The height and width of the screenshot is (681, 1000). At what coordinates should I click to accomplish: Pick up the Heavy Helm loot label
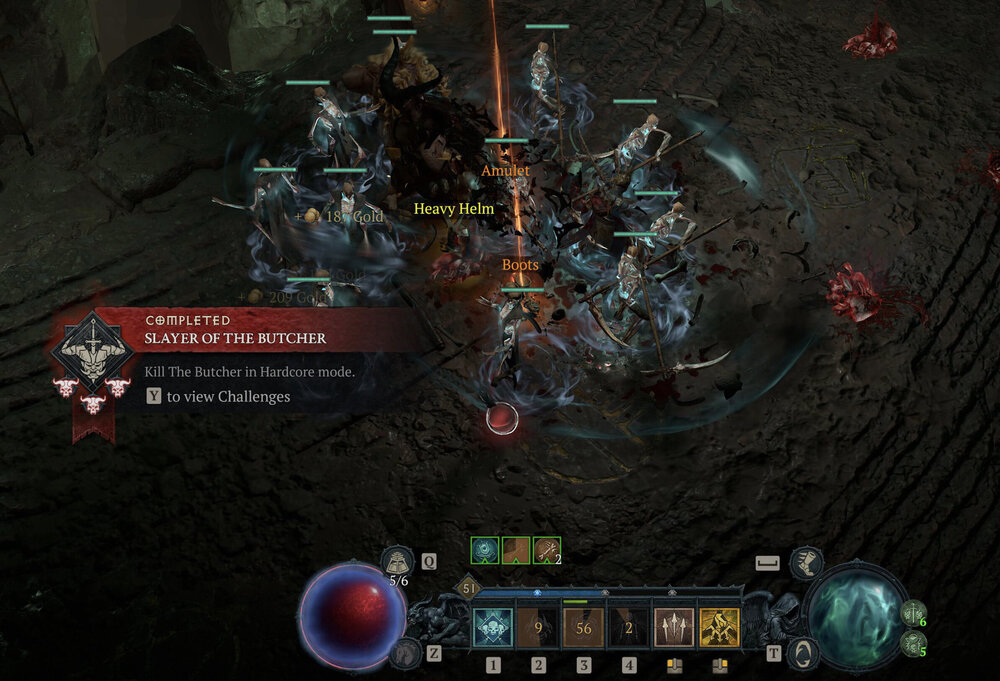pyautogui.click(x=454, y=209)
